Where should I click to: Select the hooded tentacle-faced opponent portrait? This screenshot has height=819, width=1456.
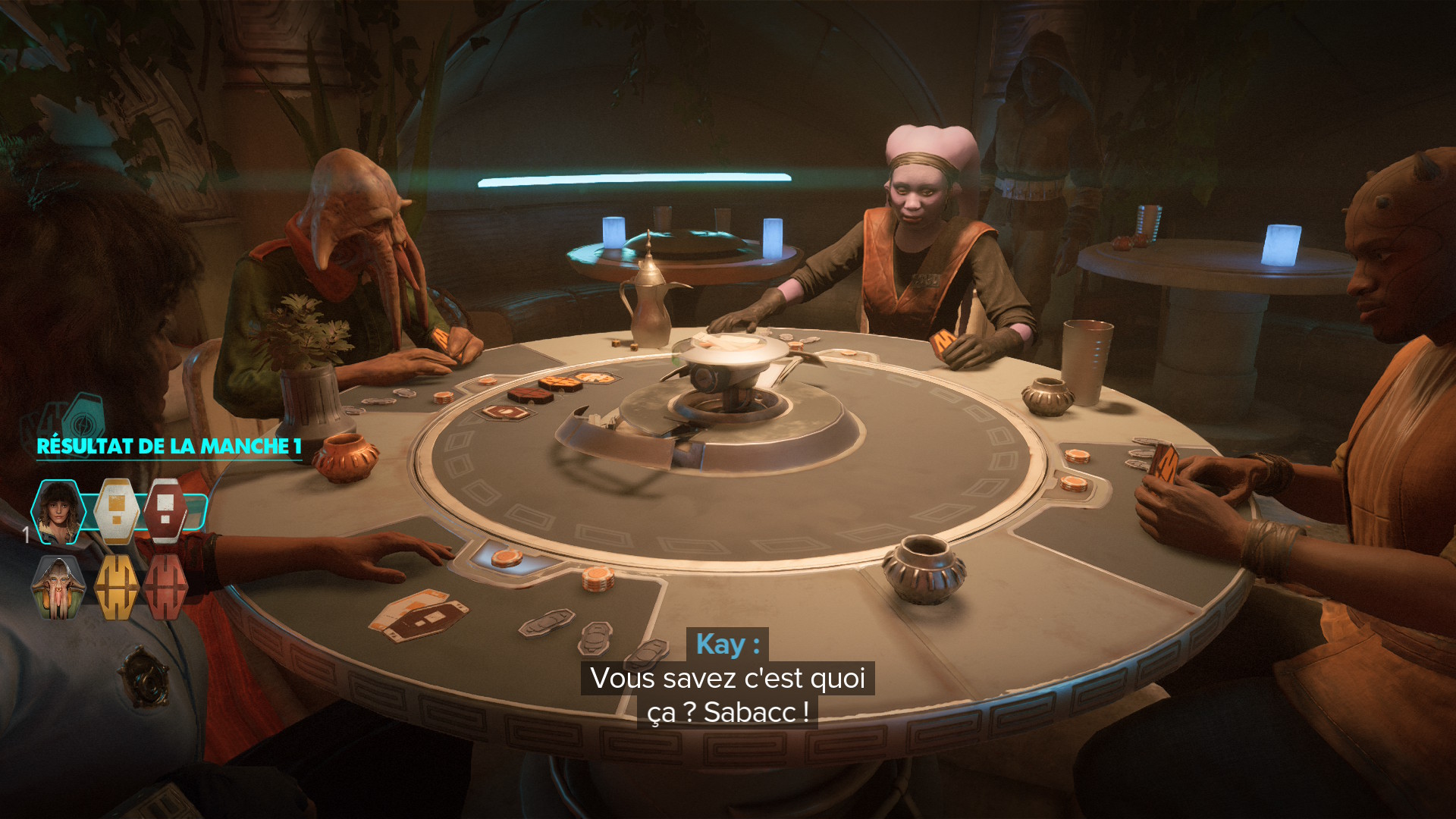coord(58,587)
